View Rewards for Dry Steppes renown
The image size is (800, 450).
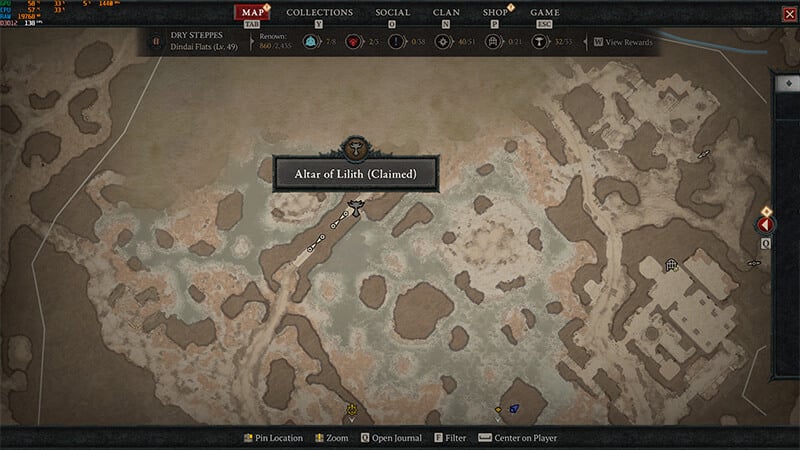(626, 43)
